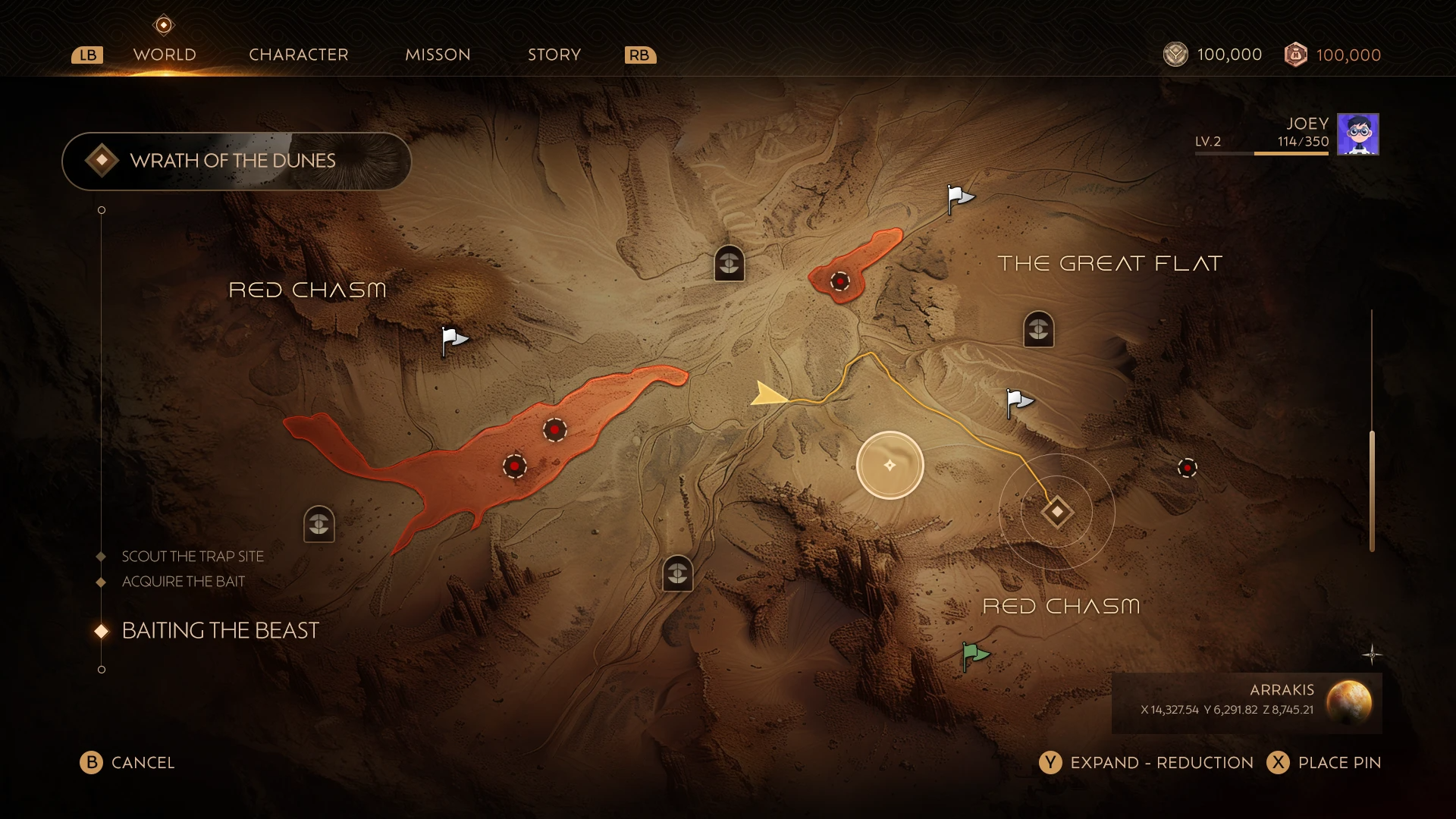Switch to the Misson tab

tap(438, 55)
